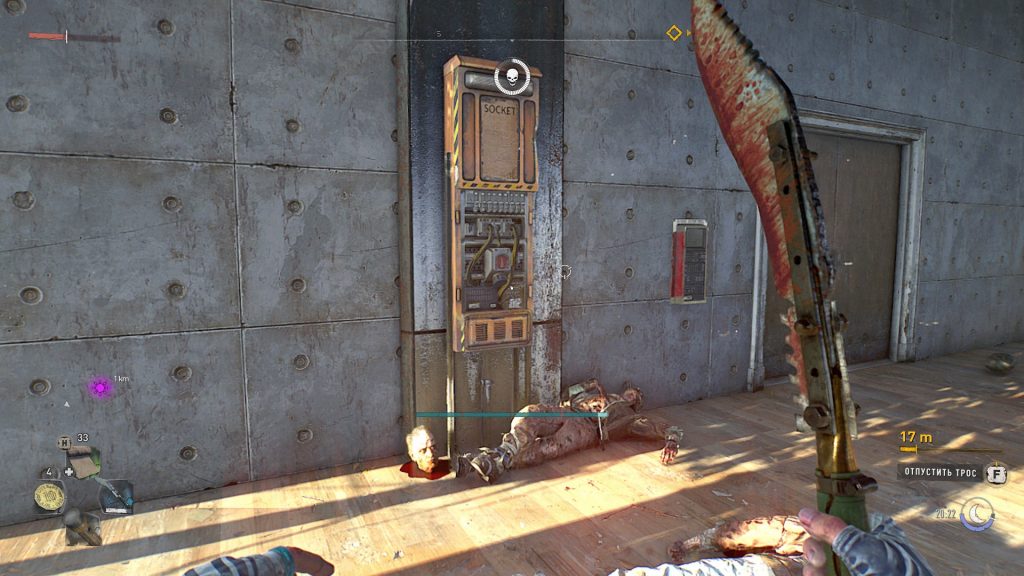Image resolution: width=1024 pixels, height=576 pixels.
Task: Click the crescent moon night-time icon
Action: tap(975, 513)
